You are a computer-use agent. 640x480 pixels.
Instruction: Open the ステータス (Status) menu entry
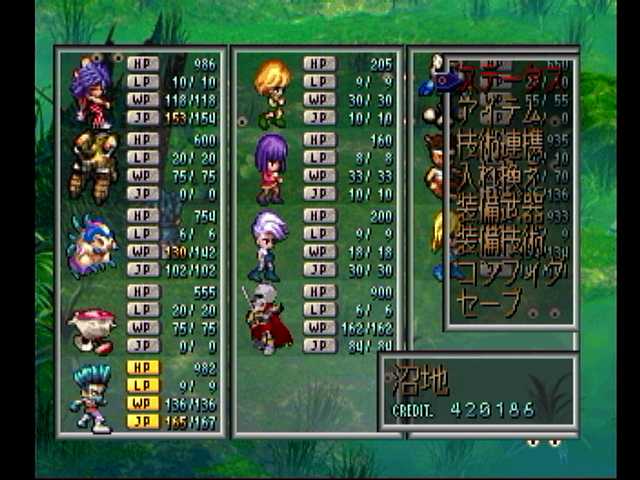[x=503, y=76]
